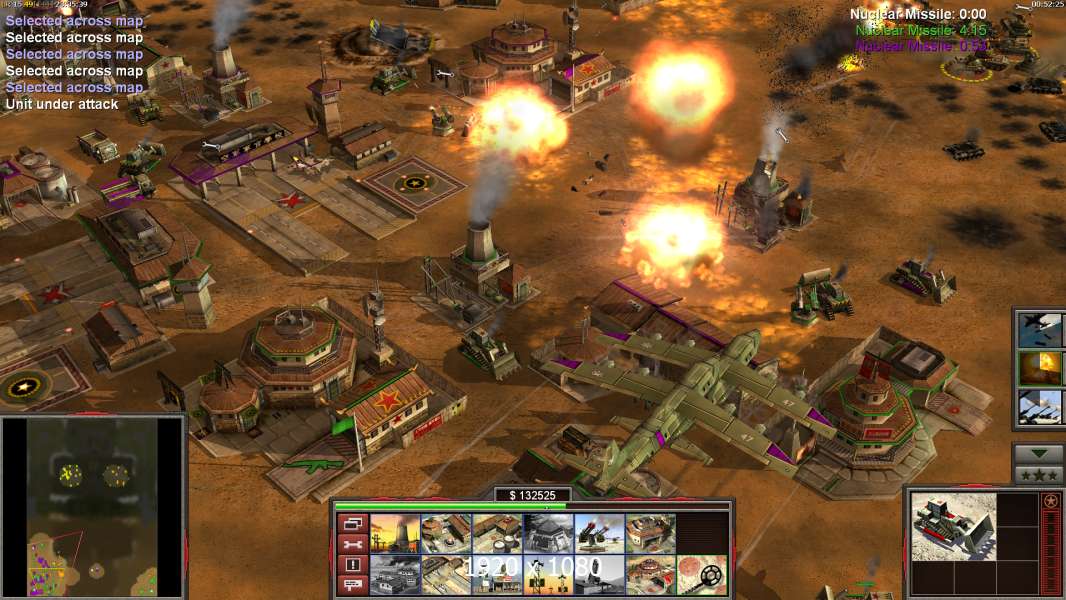Click the Speaker Tower build icon
Image resolution: width=1066 pixels, height=600 pixels.
[548, 575]
